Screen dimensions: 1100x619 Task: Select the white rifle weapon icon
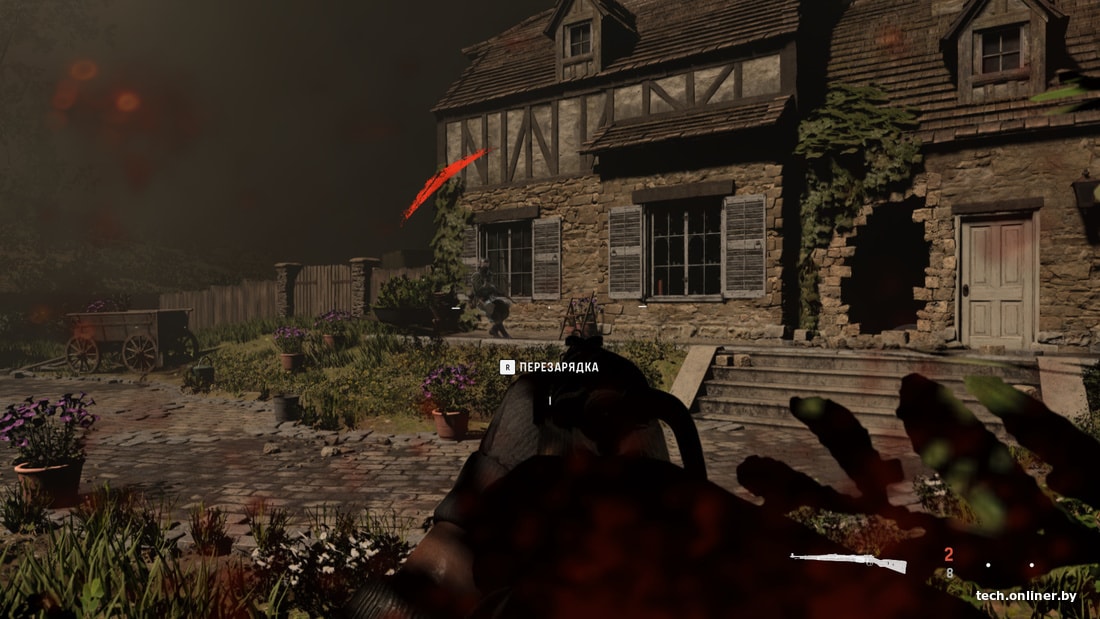(x=848, y=562)
